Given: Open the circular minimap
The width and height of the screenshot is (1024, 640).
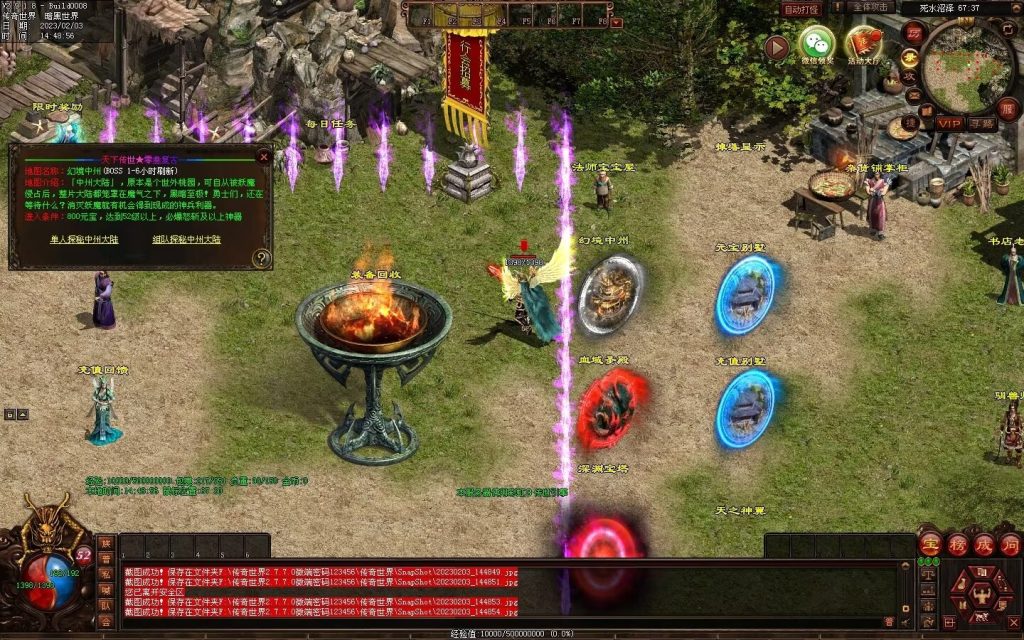Looking at the screenshot, I should [965, 65].
